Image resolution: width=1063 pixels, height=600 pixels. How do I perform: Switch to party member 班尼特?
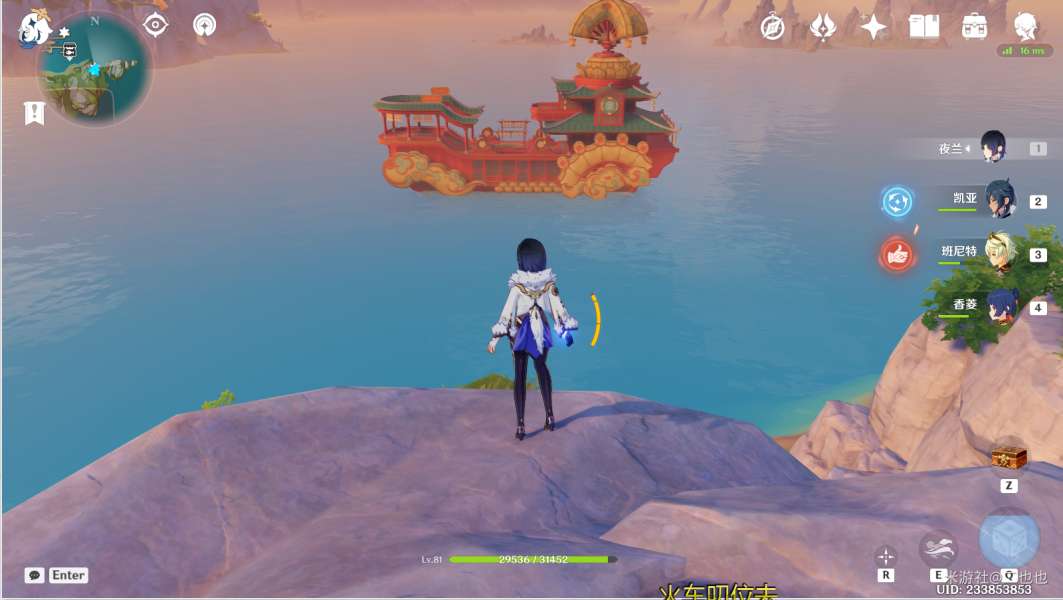pos(999,252)
